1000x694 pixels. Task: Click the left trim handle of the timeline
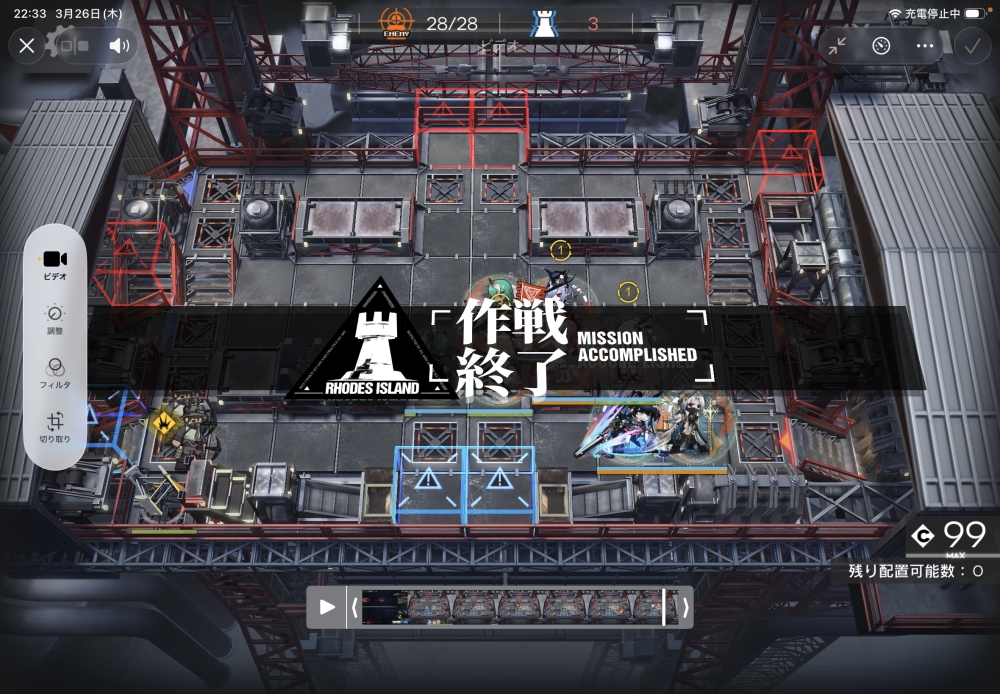(x=353, y=606)
